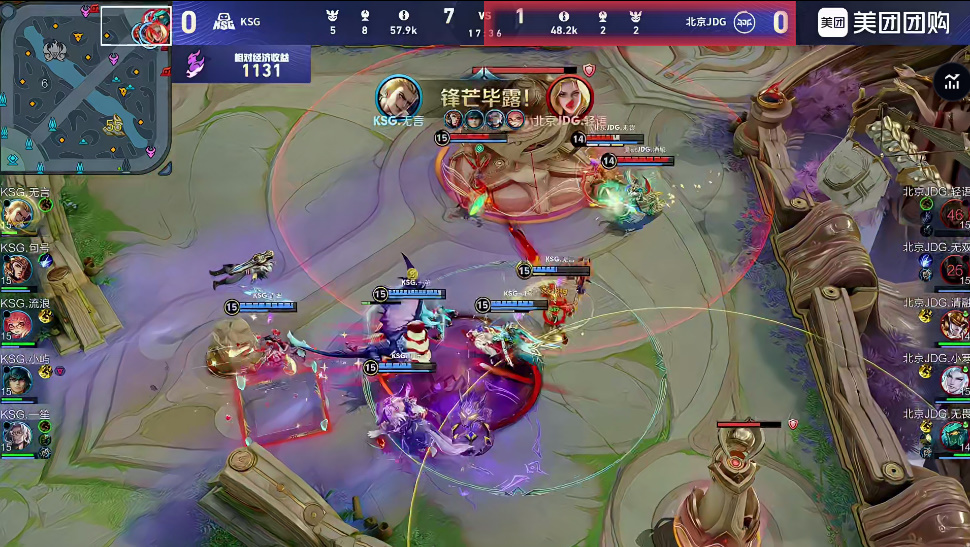The height and width of the screenshot is (547, 970).
Task: Select KSG.一笙 player portrait
Action: click(x=17, y=436)
